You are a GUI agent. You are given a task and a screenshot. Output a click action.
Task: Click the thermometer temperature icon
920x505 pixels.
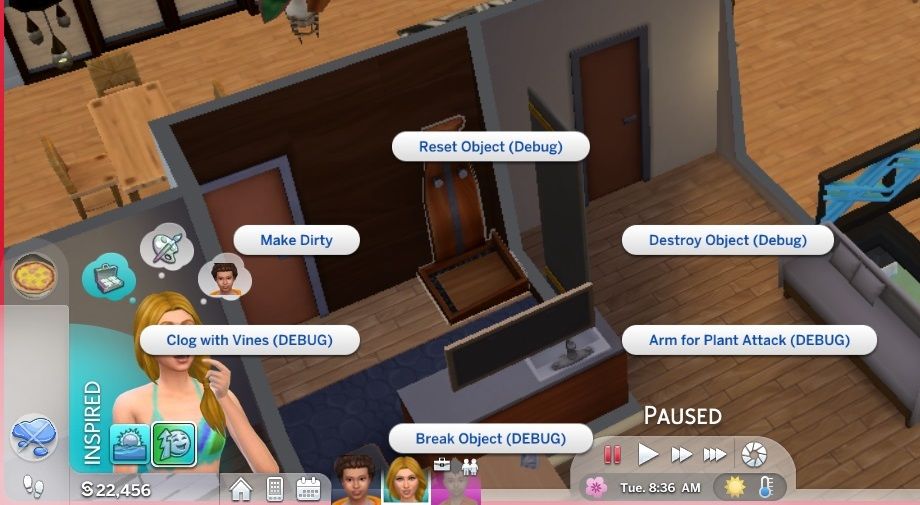[765, 487]
